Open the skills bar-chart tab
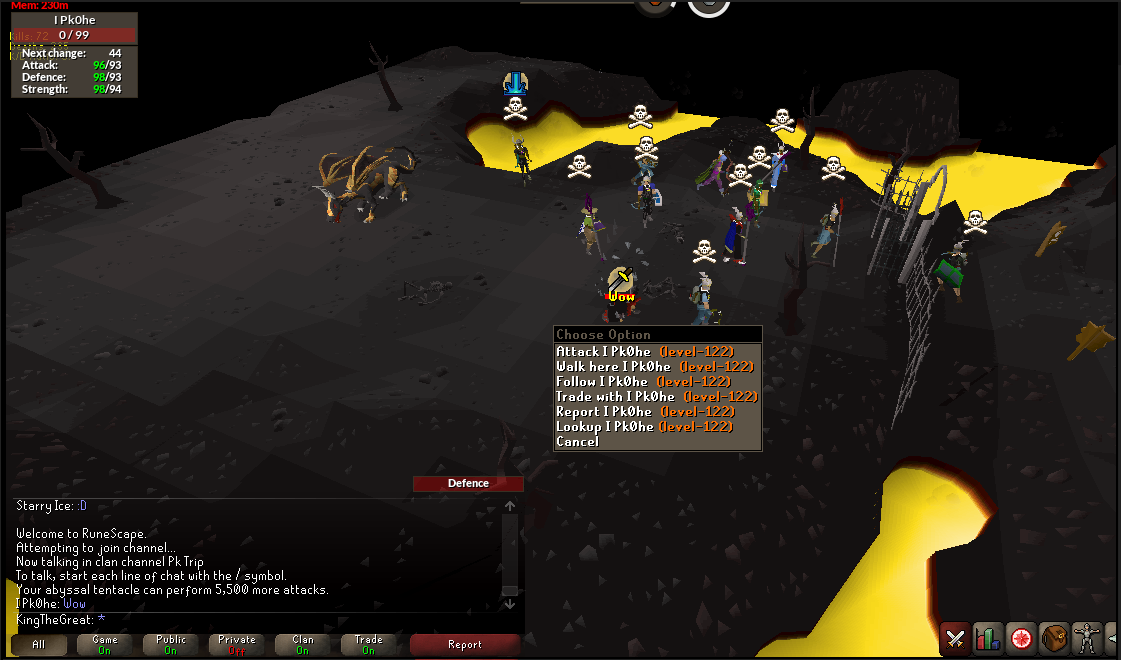This screenshot has width=1121, height=660. click(x=988, y=637)
